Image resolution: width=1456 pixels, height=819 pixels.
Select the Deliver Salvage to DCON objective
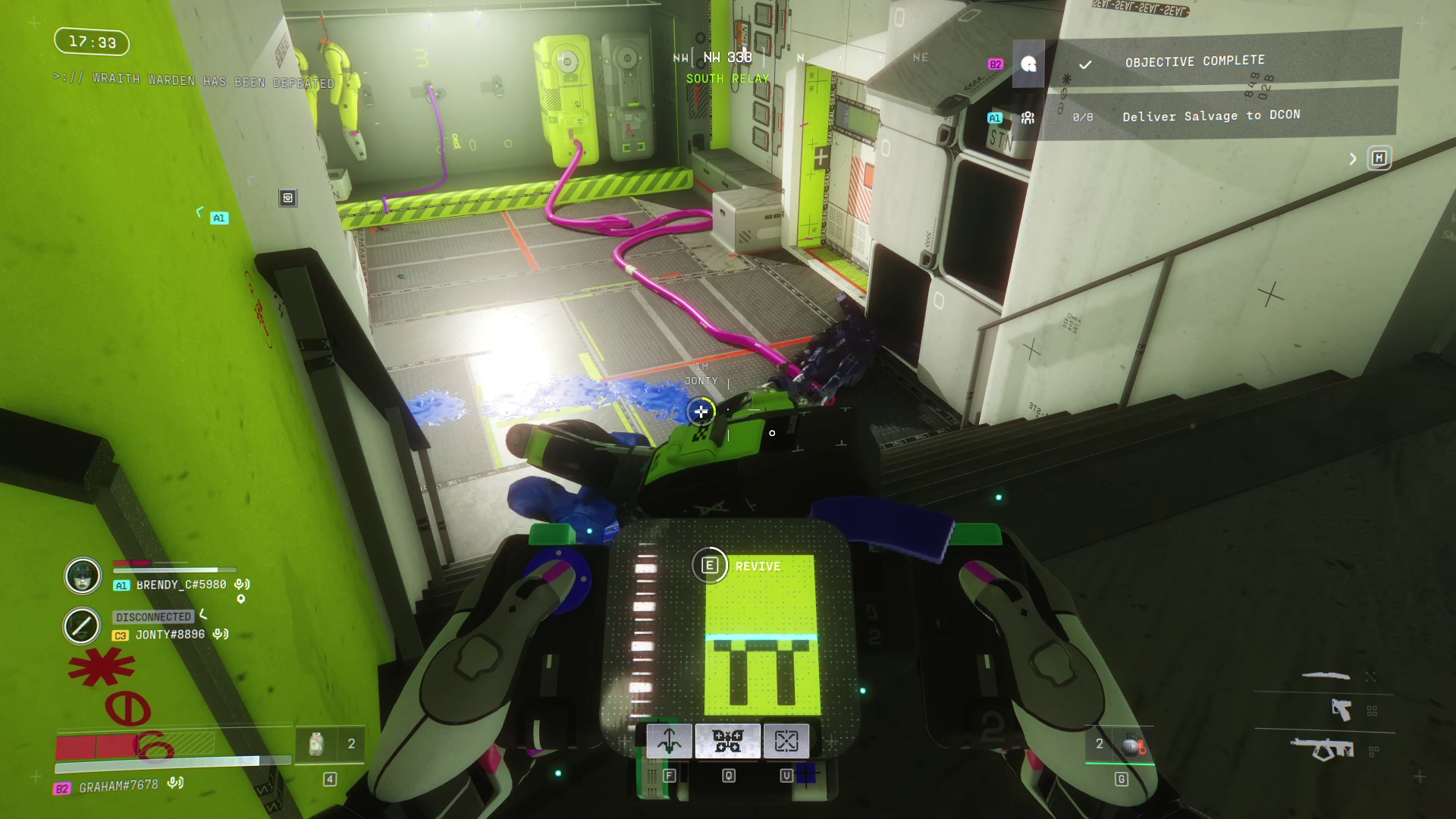click(x=1210, y=115)
